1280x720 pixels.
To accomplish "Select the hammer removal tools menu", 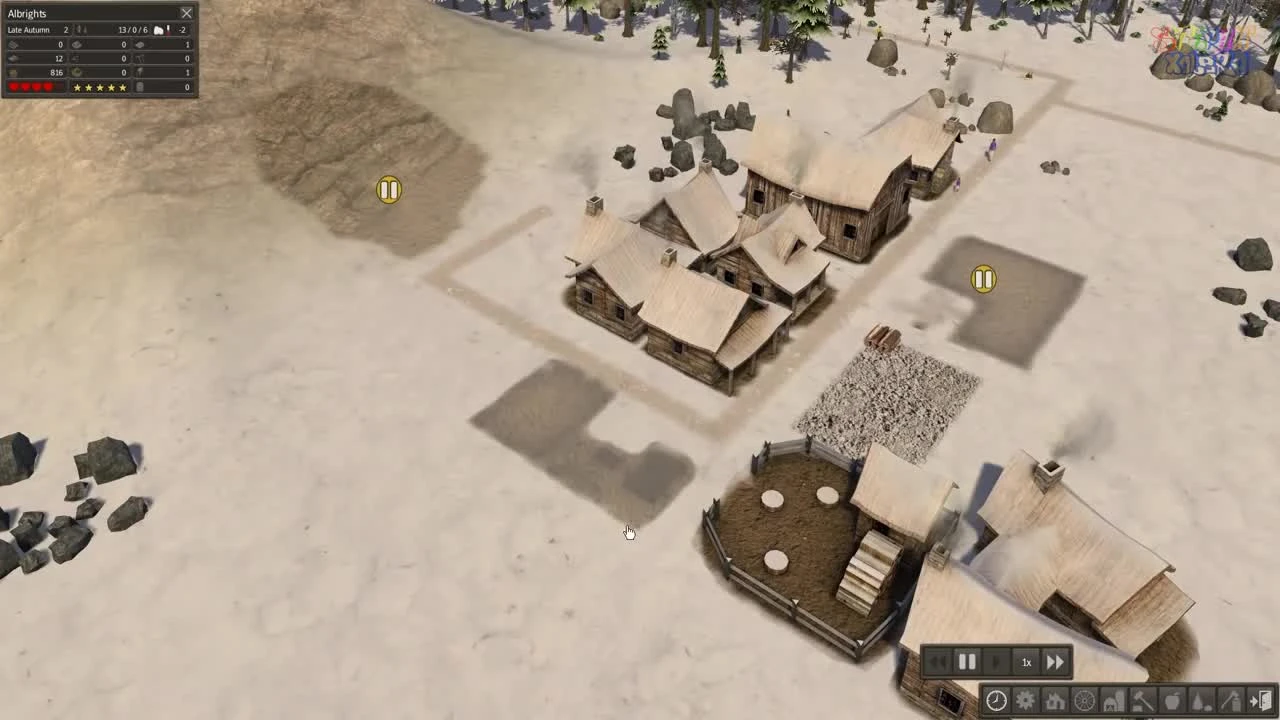I will tap(1142, 700).
